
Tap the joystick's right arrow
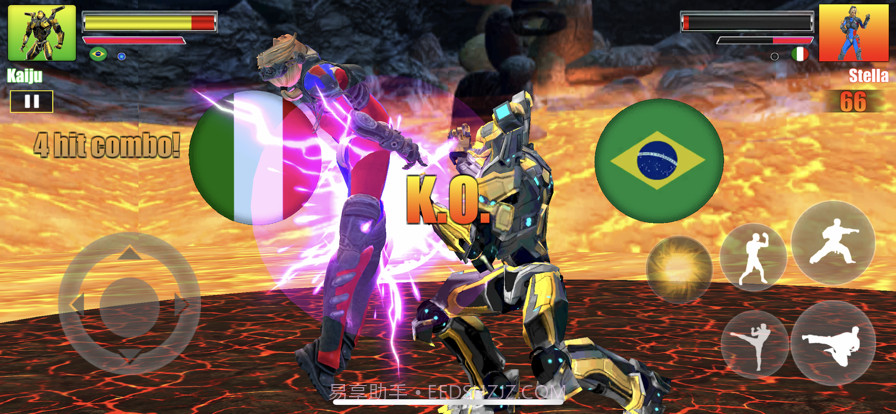[x=182, y=303]
